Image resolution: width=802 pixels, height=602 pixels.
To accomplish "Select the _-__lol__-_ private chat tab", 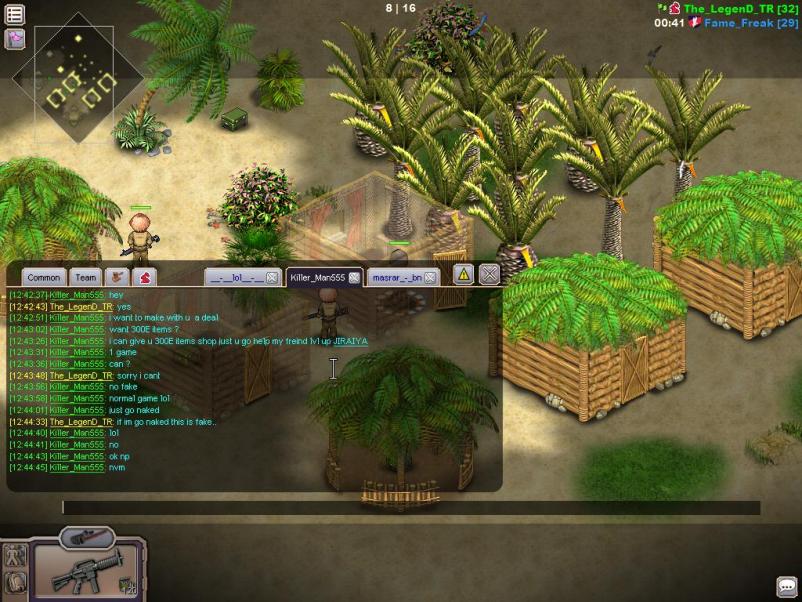I will point(236,277).
